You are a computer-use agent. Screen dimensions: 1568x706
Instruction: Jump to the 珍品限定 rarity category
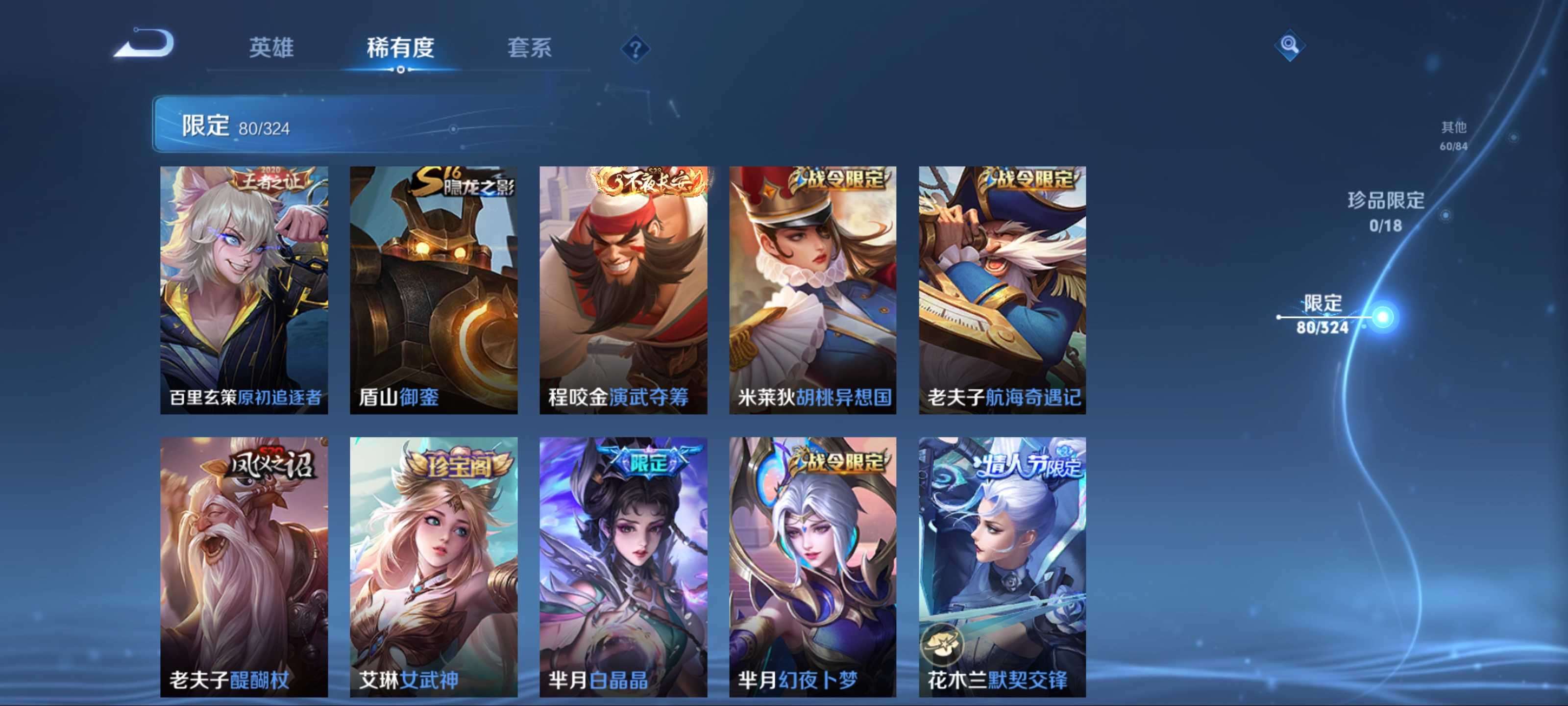pos(1385,210)
